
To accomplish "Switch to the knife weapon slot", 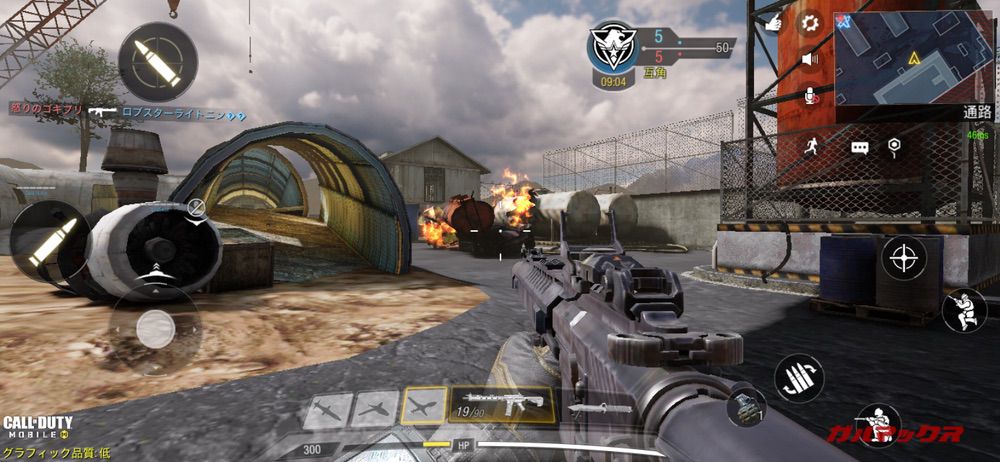I will 598,408.
